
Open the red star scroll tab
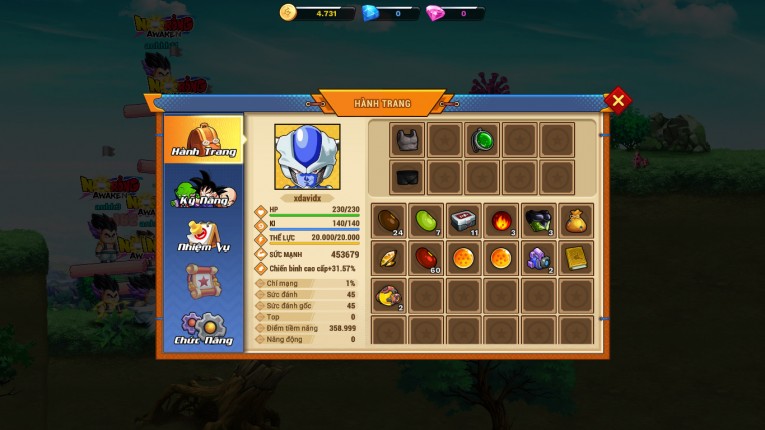(203, 283)
